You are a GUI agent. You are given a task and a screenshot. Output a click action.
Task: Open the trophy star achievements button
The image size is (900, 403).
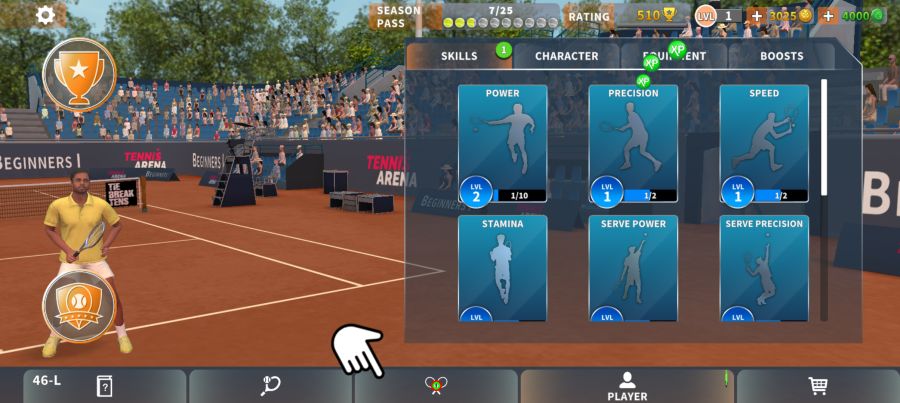click(79, 74)
